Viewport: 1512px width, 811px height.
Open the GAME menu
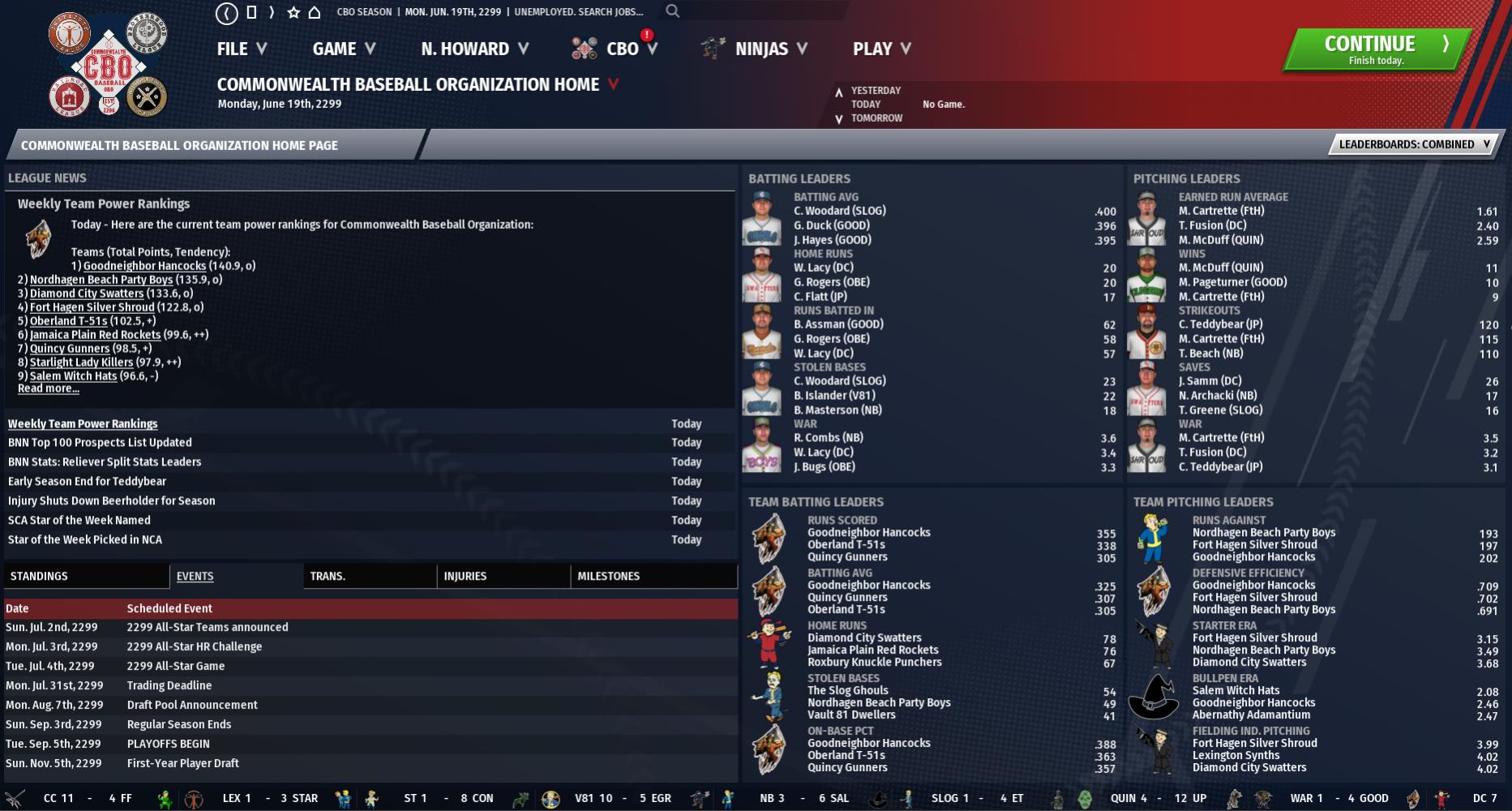point(344,49)
